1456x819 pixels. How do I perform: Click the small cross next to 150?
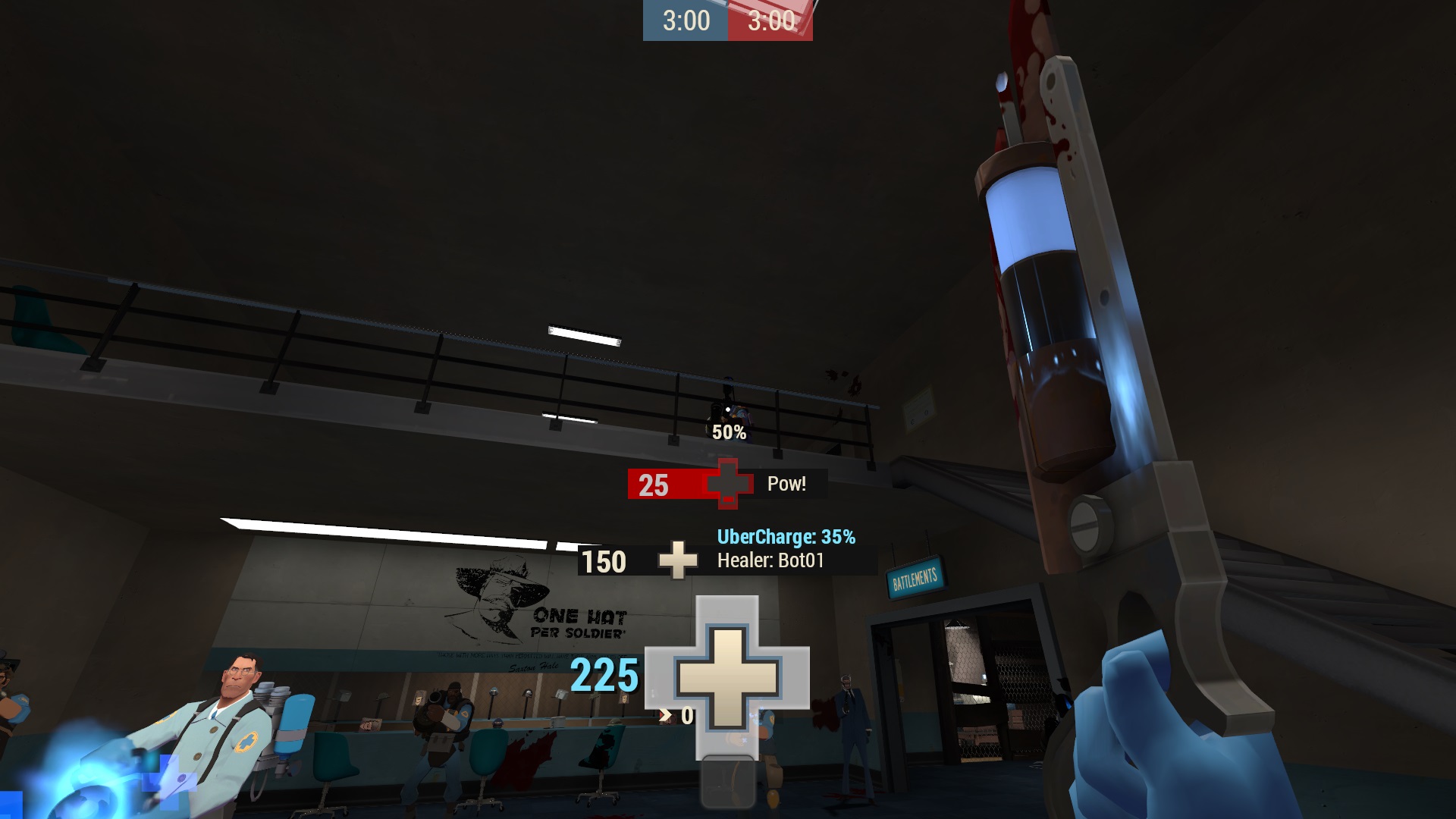677,561
